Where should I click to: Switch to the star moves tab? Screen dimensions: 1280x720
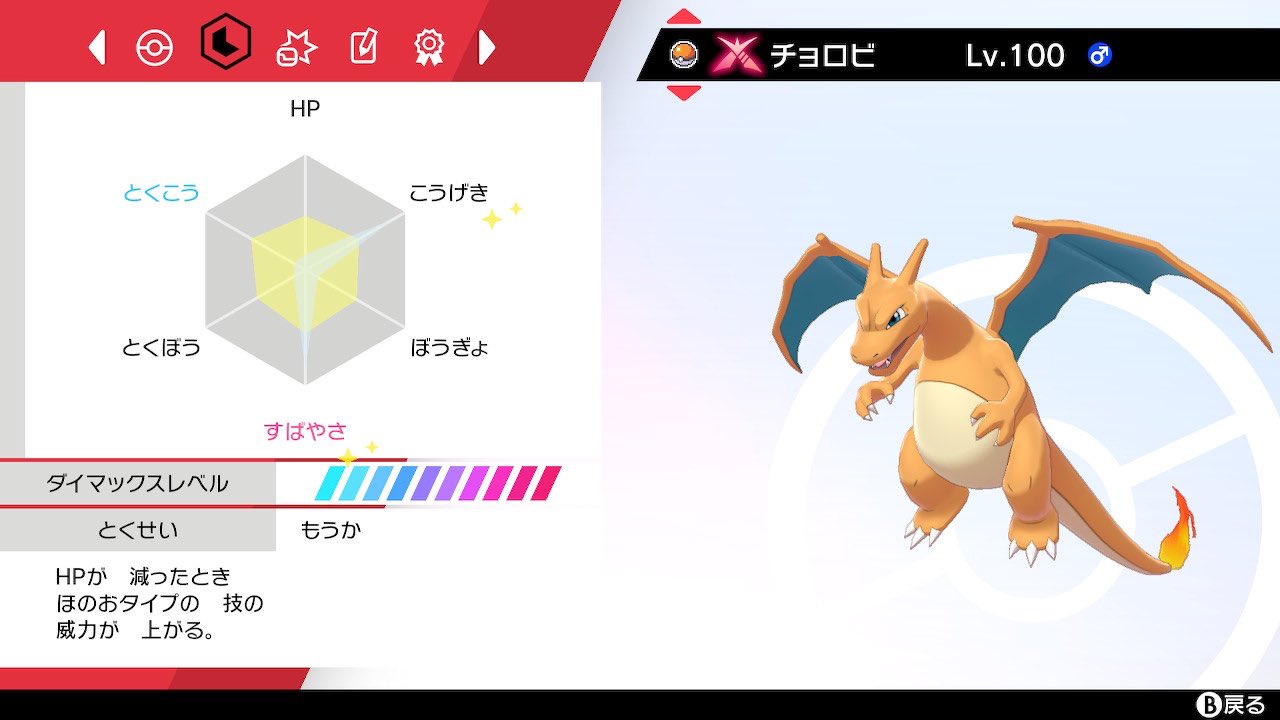(x=295, y=46)
